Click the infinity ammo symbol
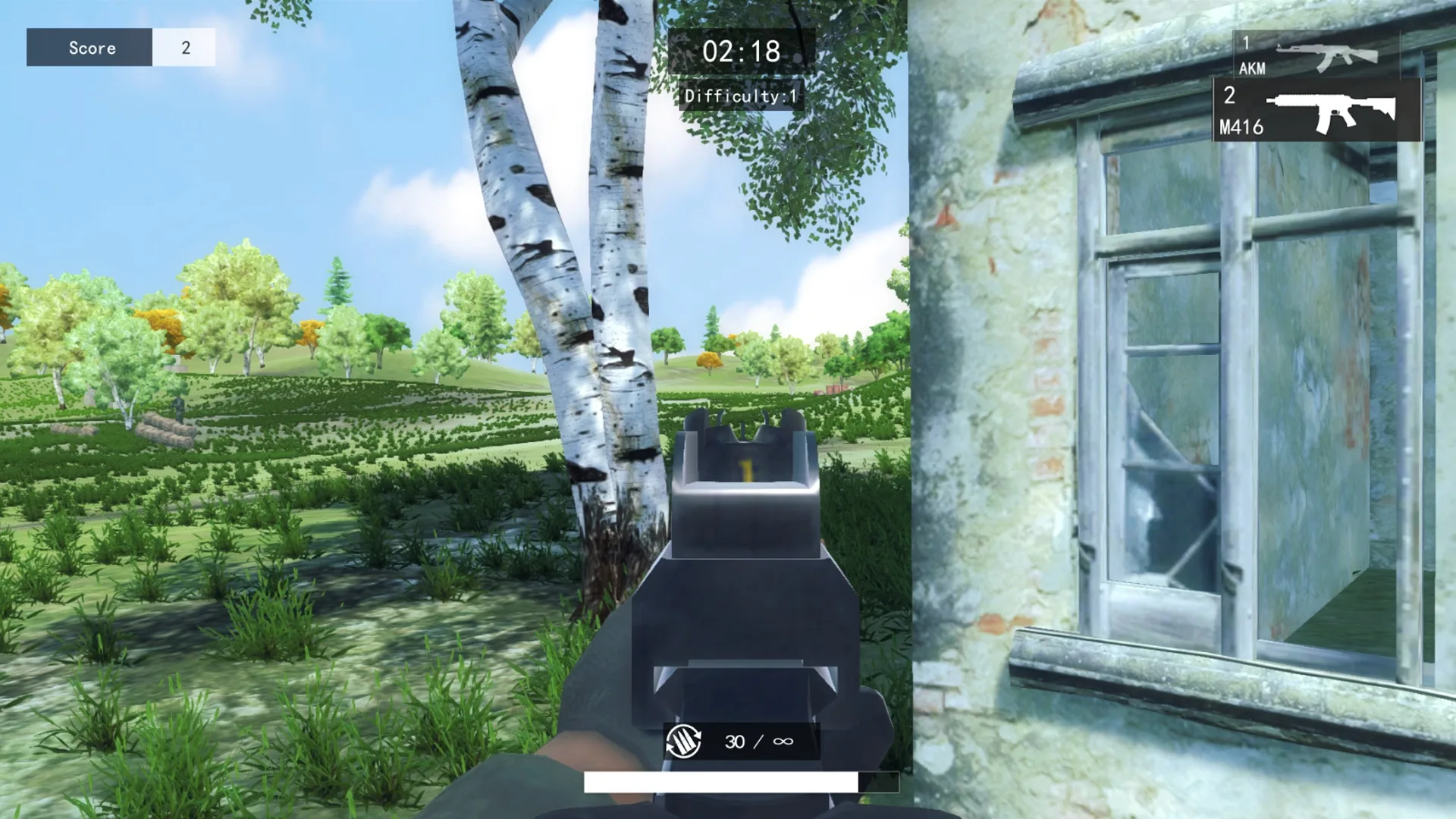This screenshot has width=1456, height=819. point(783,740)
